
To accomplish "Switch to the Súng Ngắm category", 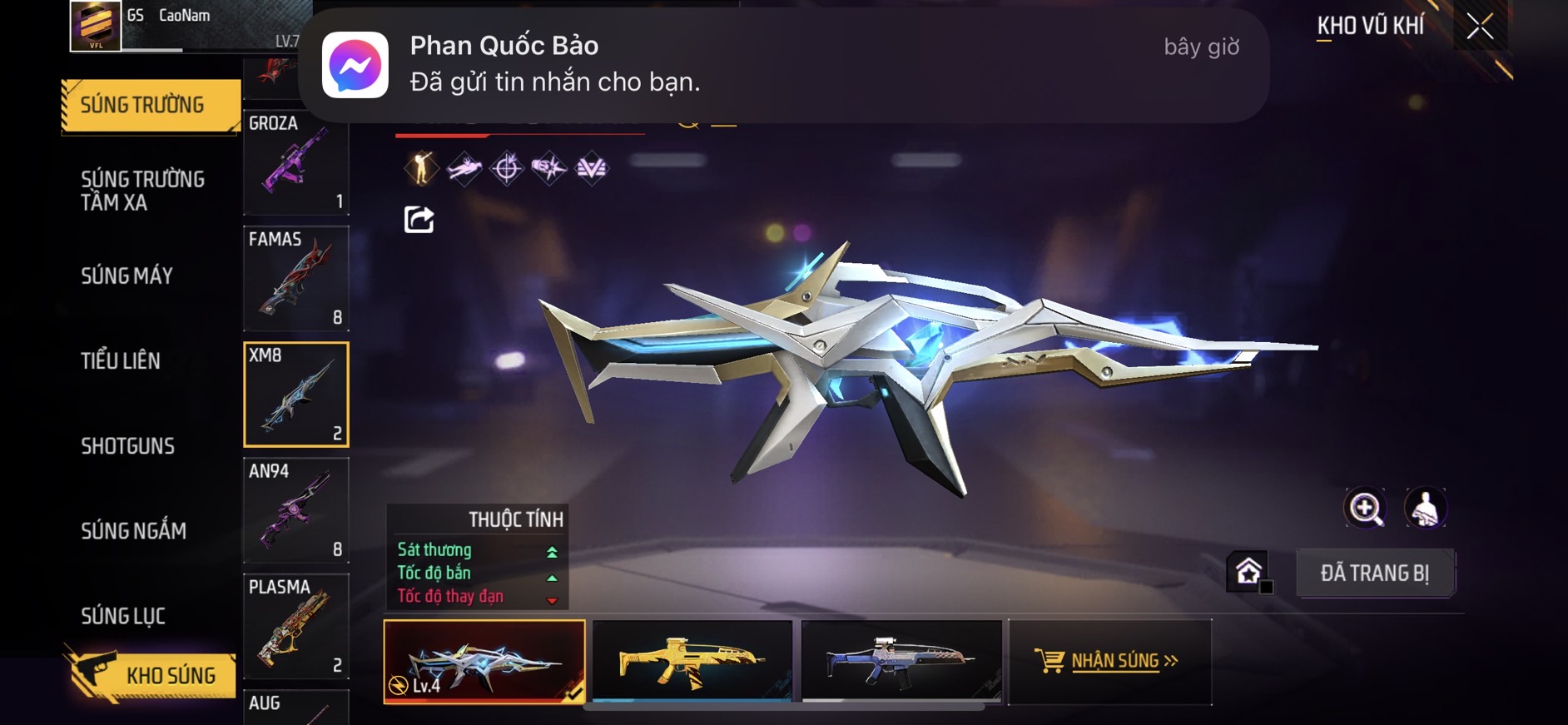I will [133, 531].
